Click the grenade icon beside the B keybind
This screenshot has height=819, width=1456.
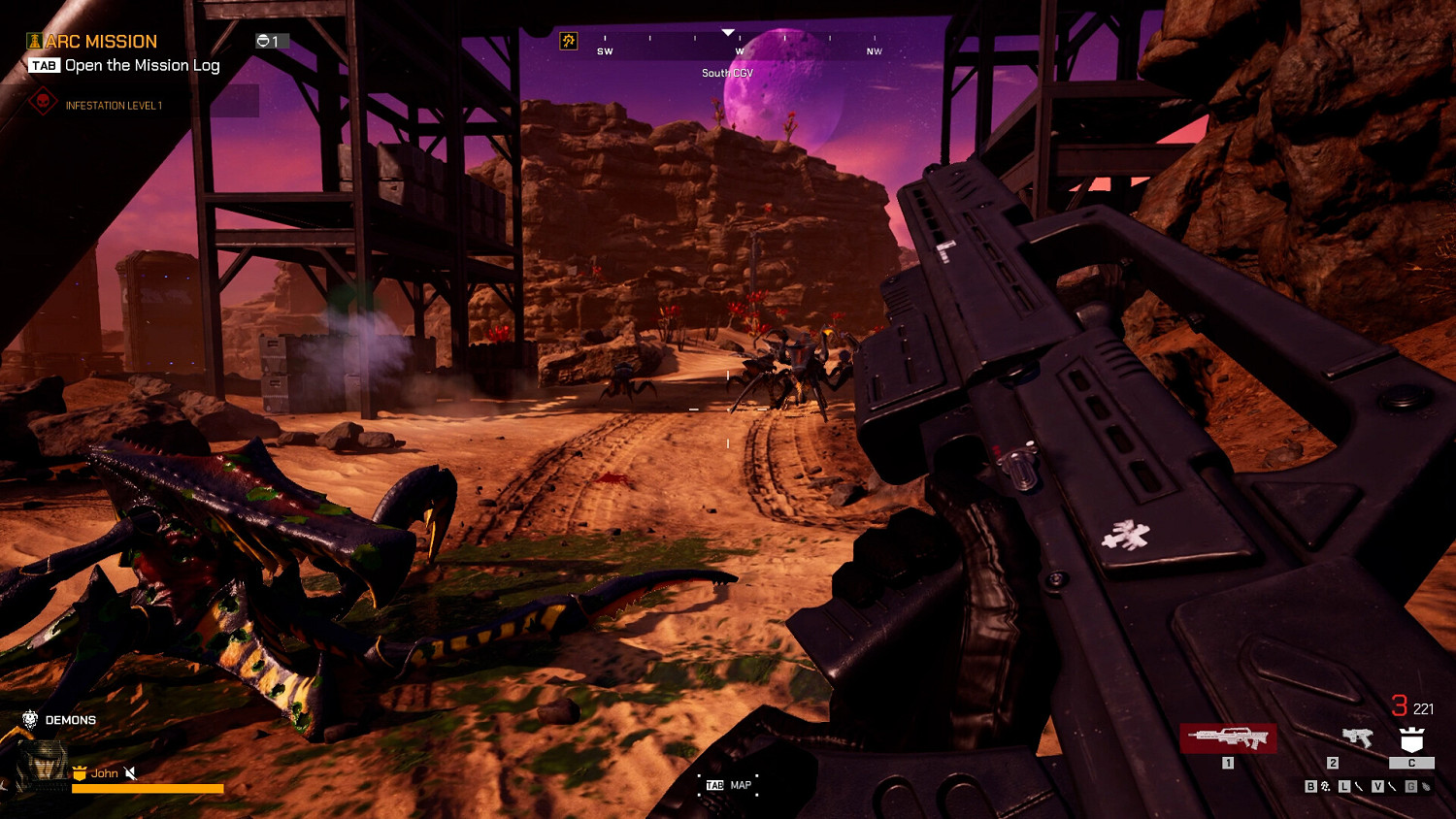(x=1326, y=786)
